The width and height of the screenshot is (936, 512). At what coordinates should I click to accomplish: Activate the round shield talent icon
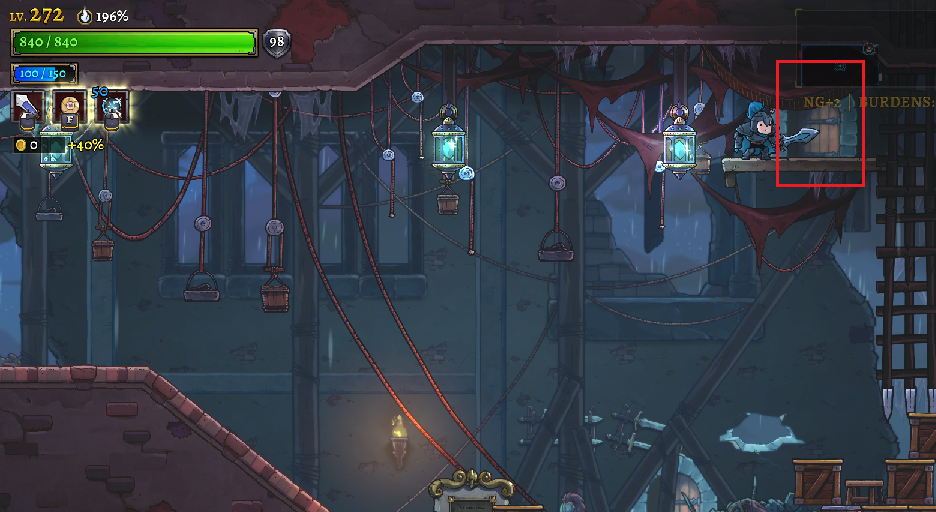[x=69, y=105]
